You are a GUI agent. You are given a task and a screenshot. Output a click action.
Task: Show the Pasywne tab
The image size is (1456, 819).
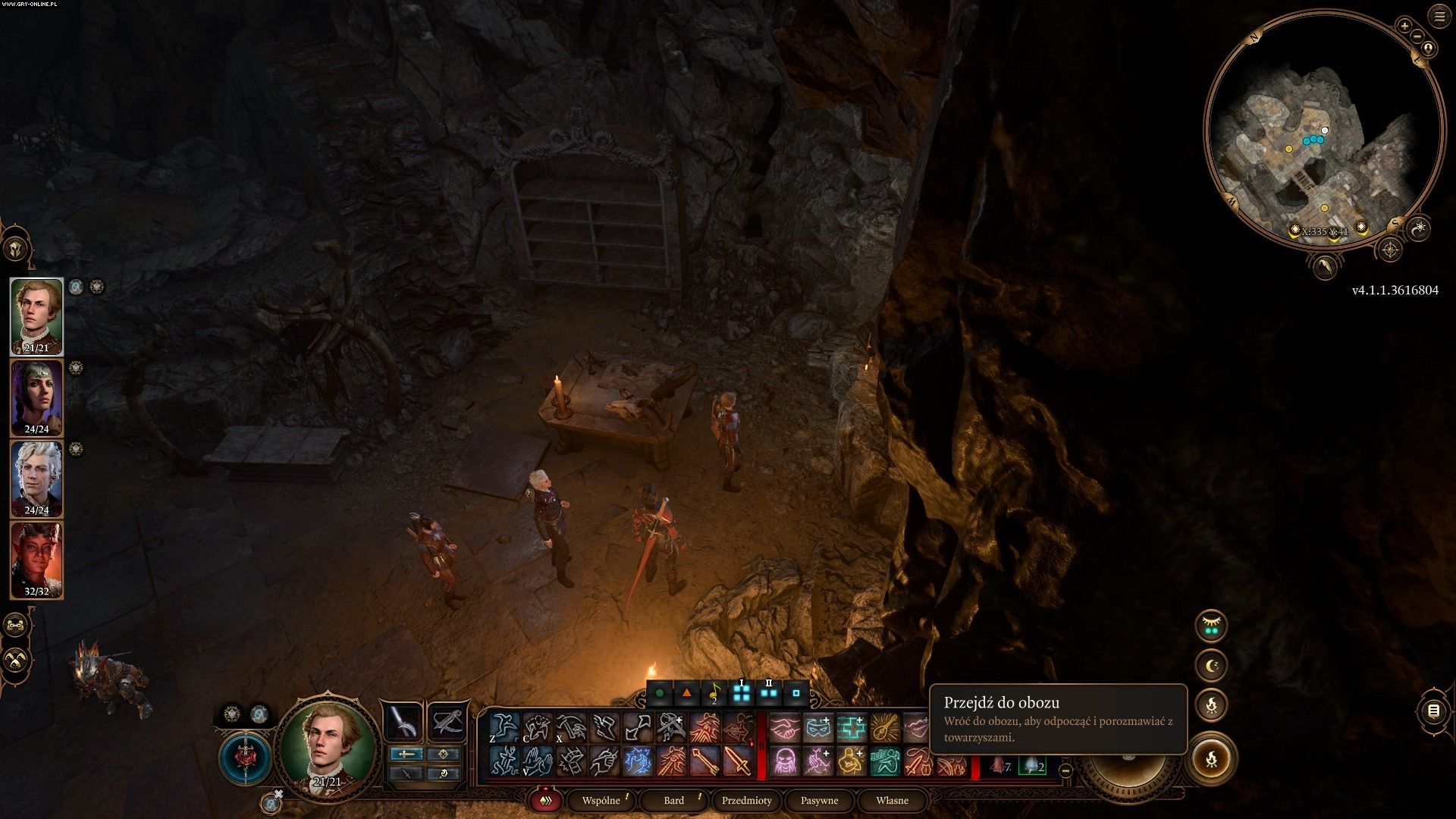click(x=819, y=801)
